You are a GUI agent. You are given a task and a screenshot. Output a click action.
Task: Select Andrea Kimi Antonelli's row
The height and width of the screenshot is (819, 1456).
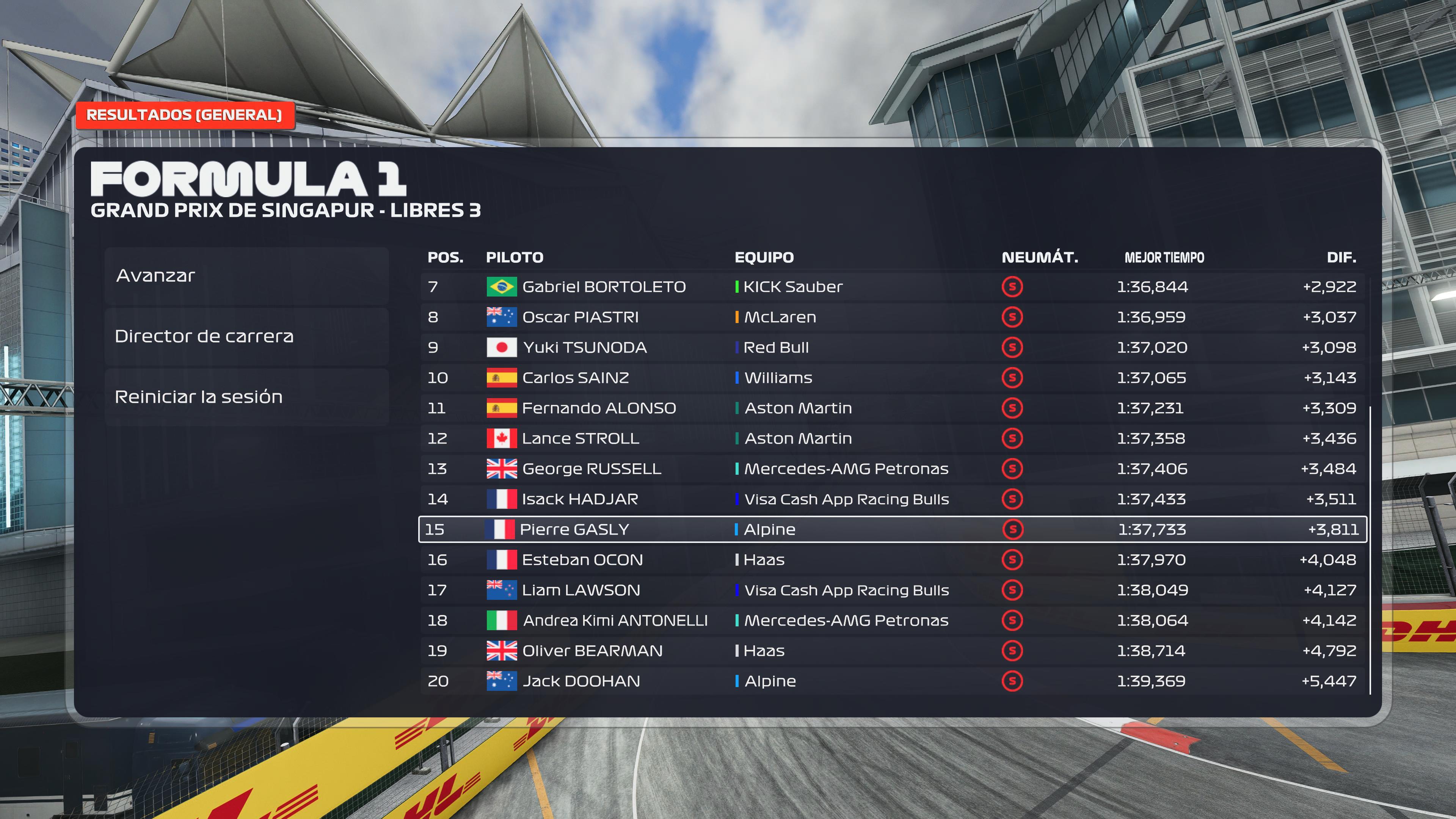892,621
